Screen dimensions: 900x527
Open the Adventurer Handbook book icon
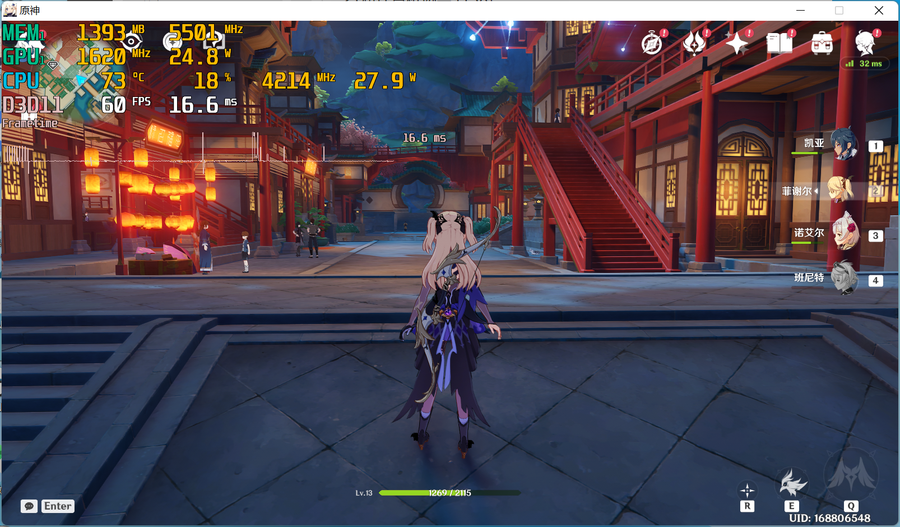[779, 42]
